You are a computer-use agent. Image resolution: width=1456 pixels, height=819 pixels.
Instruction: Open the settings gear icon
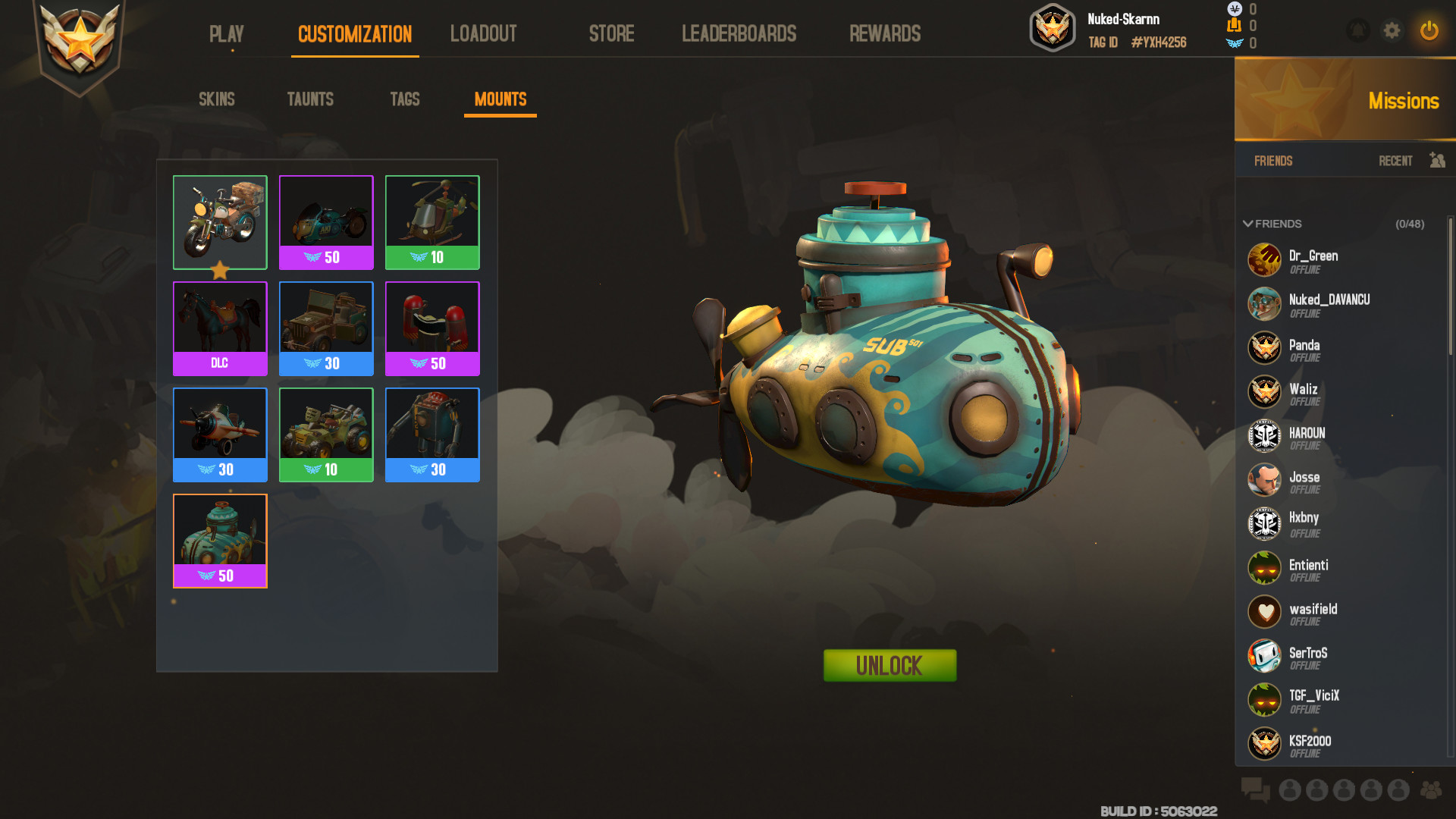(x=1392, y=31)
